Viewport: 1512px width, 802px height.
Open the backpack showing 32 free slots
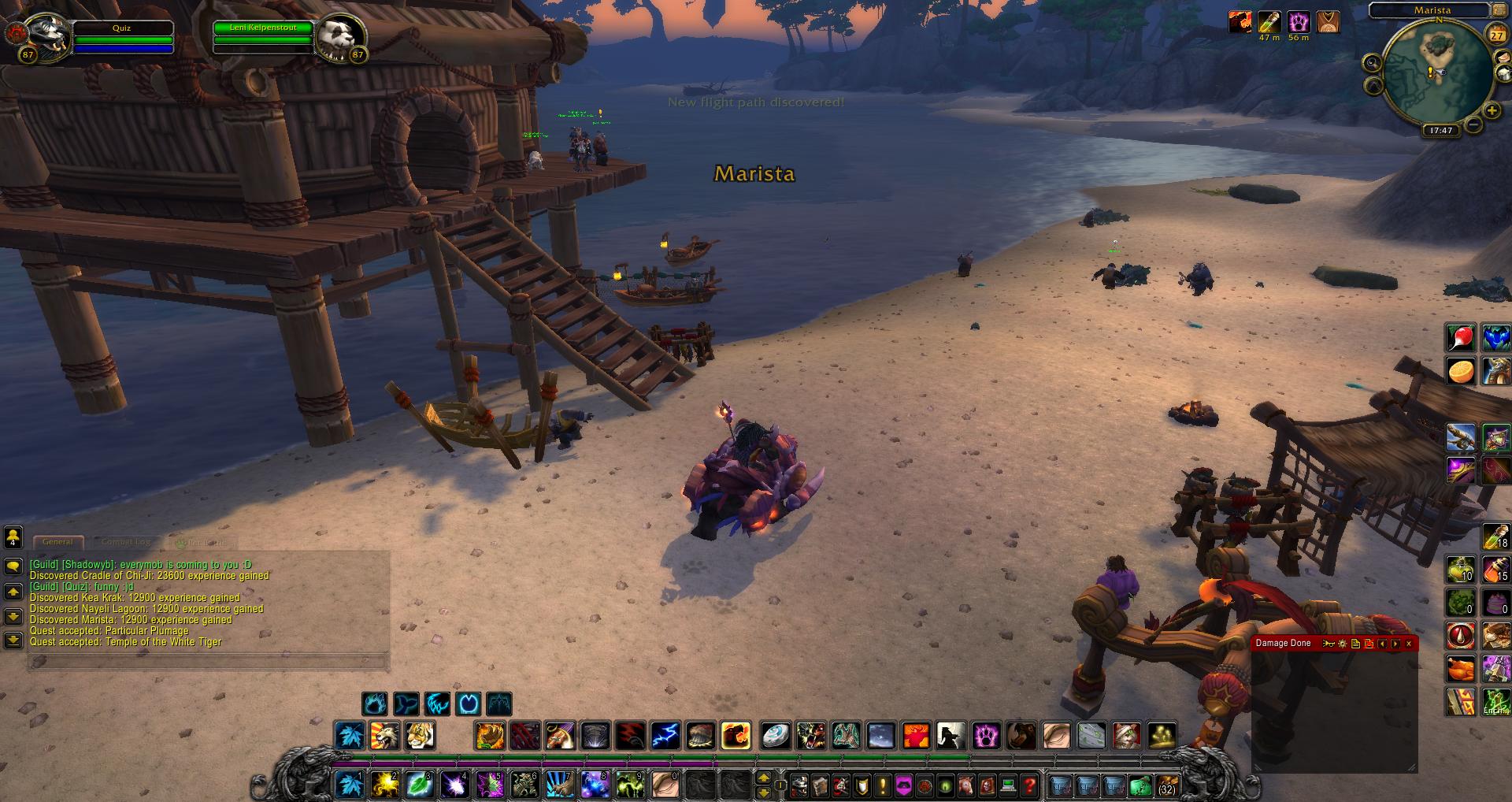point(1166,785)
